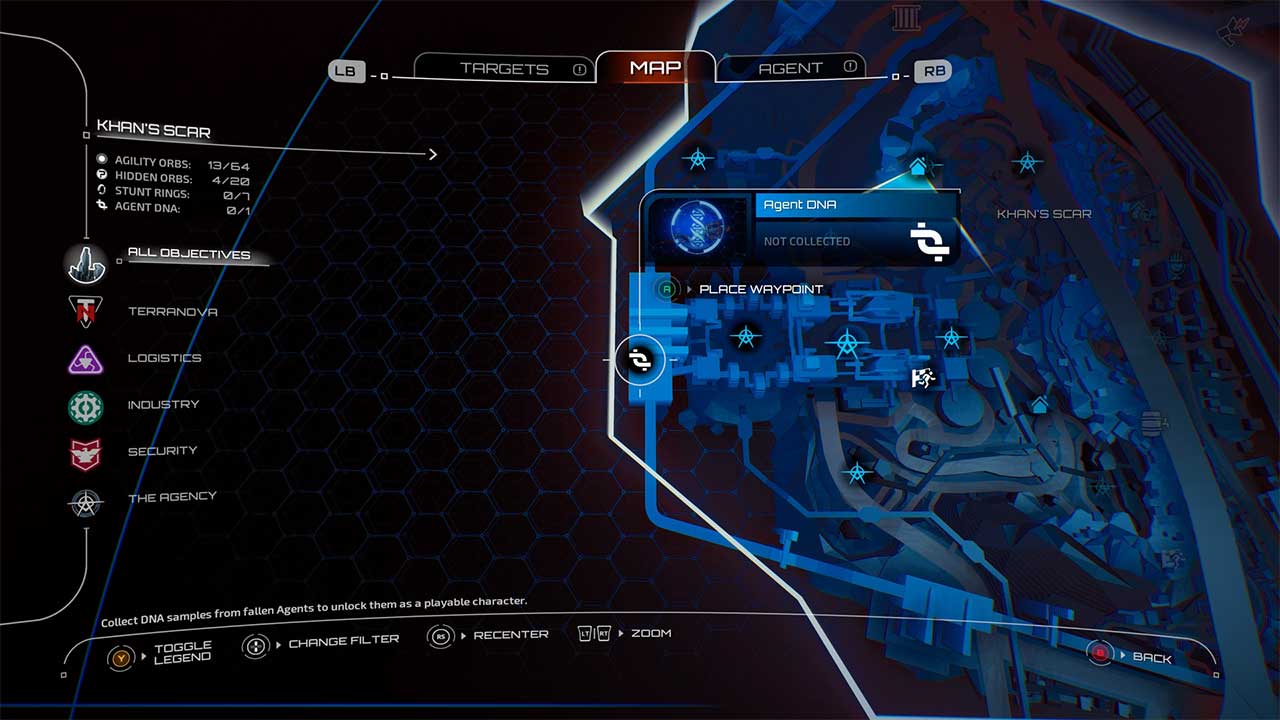Image resolution: width=1280 pixels, height=720 pixels.
Task: Select the Security map filter
Action: point(86,452)
